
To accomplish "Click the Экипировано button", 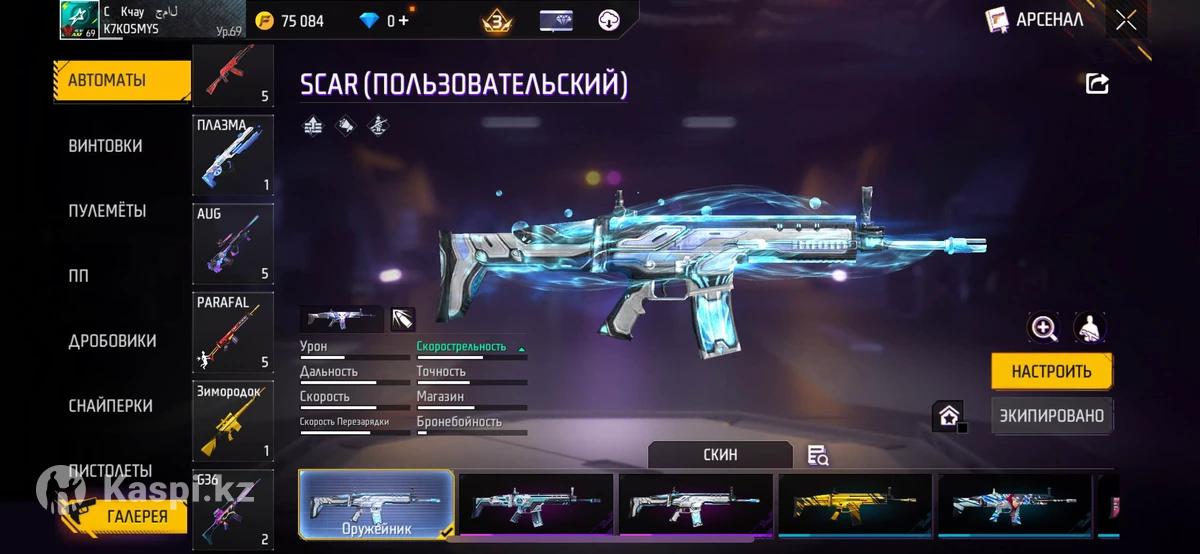I will (x=1051, y=415).
